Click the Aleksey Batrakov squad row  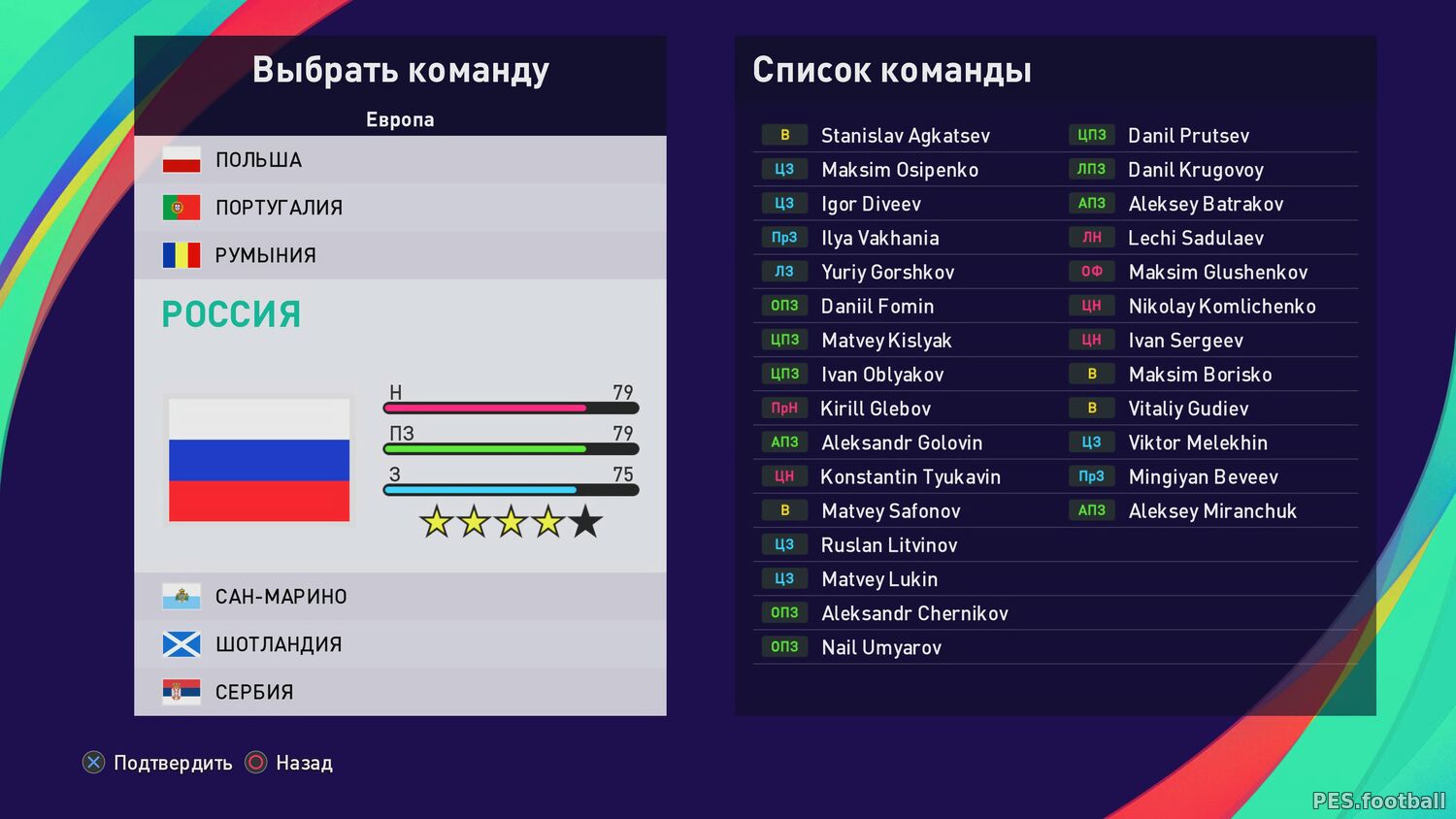1206,205
